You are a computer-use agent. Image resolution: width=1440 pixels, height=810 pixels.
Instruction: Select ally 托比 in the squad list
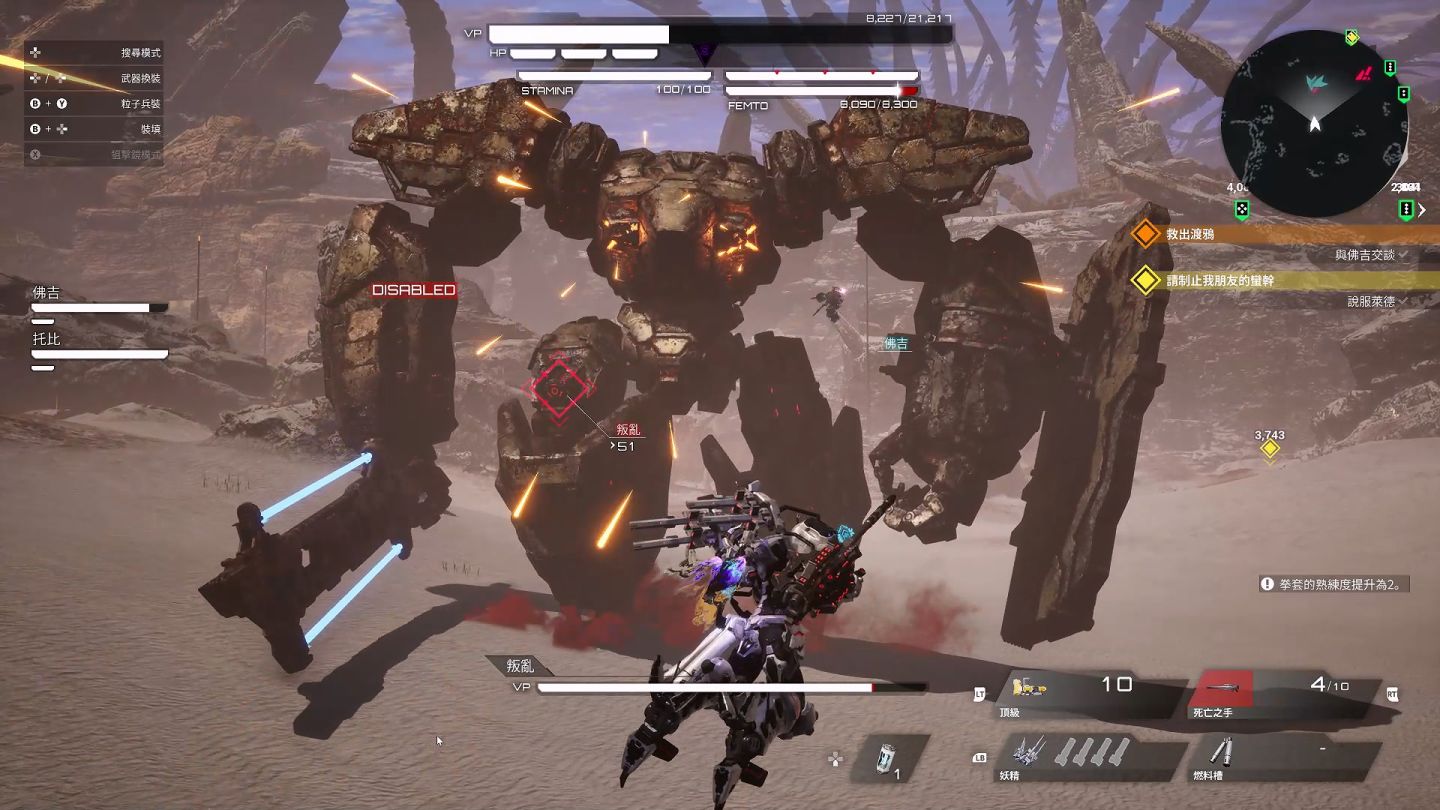click(x=47, y=339)
